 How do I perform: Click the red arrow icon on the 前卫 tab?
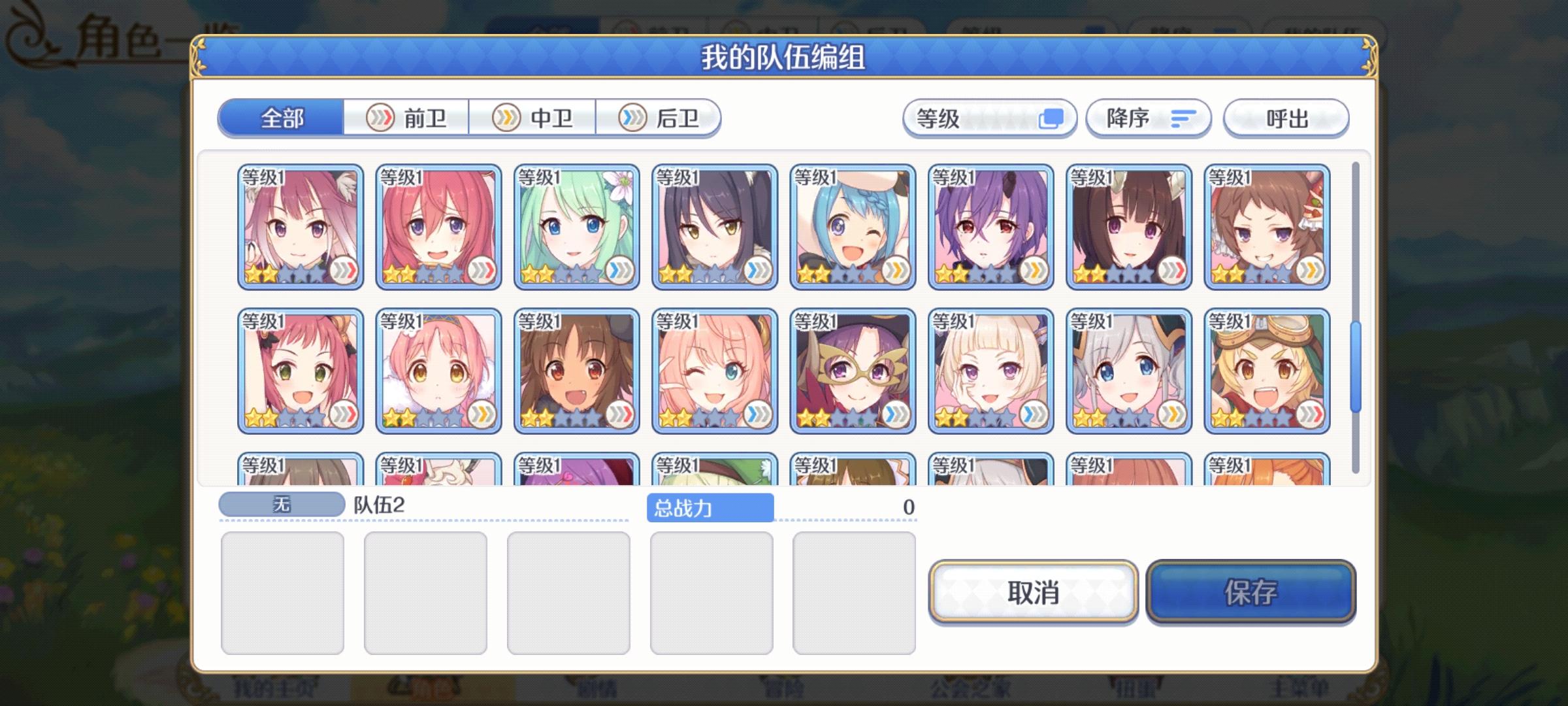click(380, 118)
